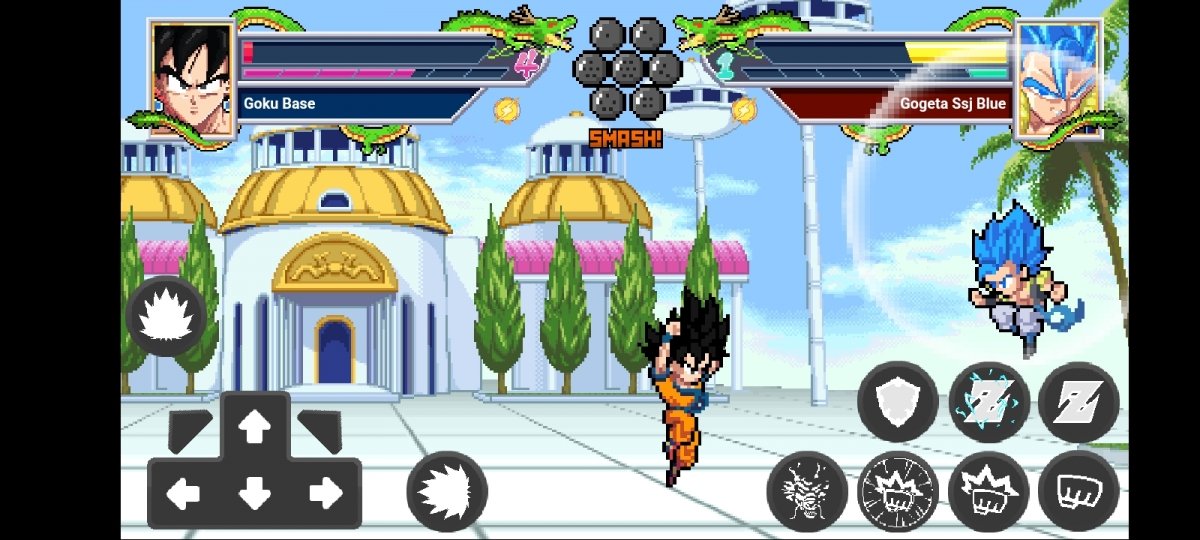This screenshot has width=1200, height=540.
Task: Use the radial burst fist attack
Action: pos(897,491)
